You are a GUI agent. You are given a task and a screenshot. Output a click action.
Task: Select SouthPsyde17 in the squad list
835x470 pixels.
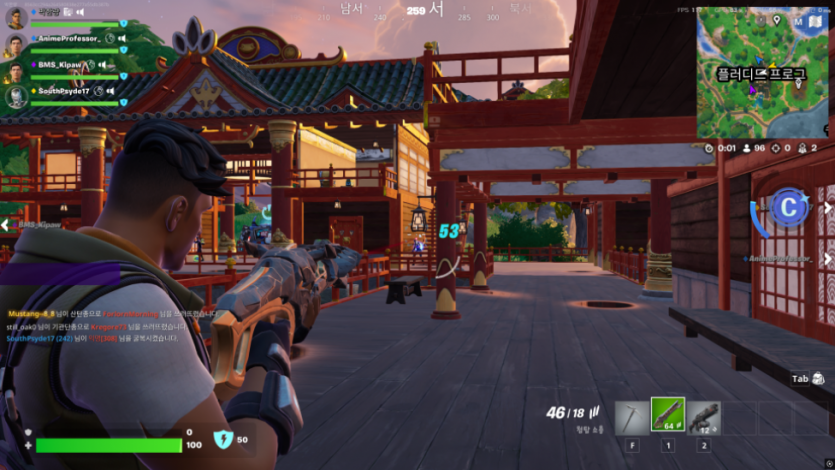pyautogui.click(x=64, y=91)
